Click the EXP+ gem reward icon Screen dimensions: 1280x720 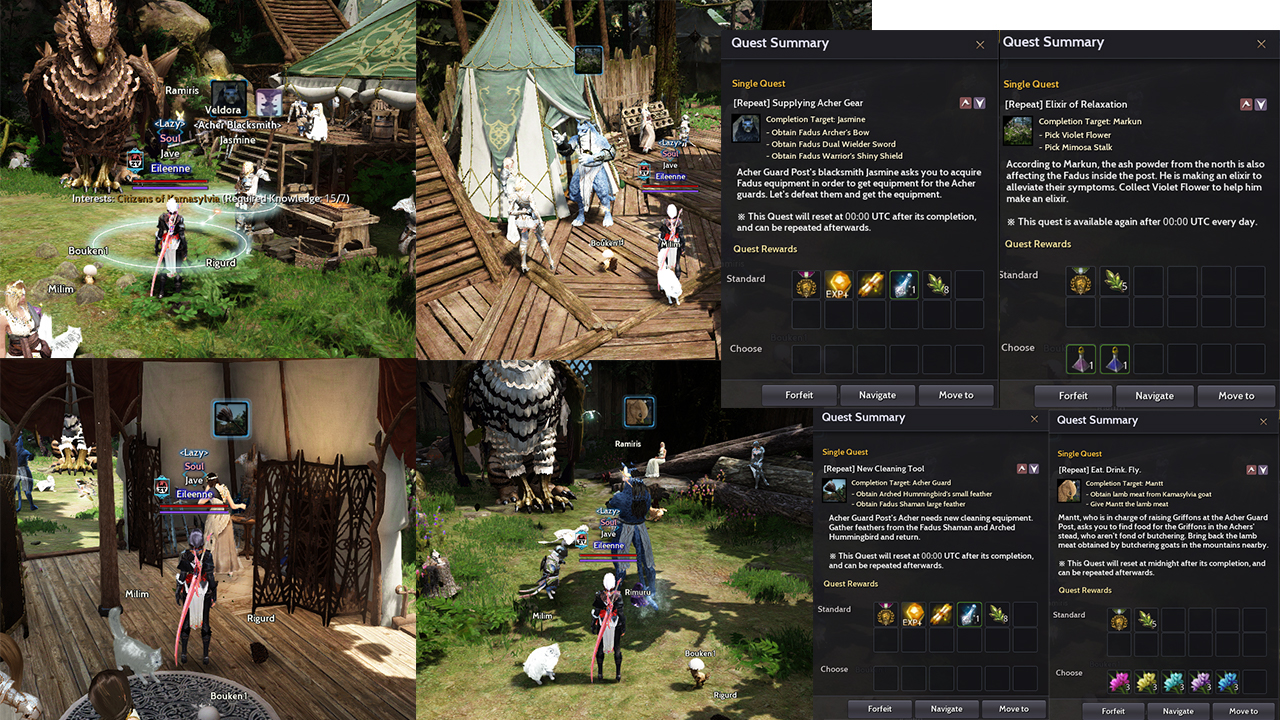click(837, 284)
